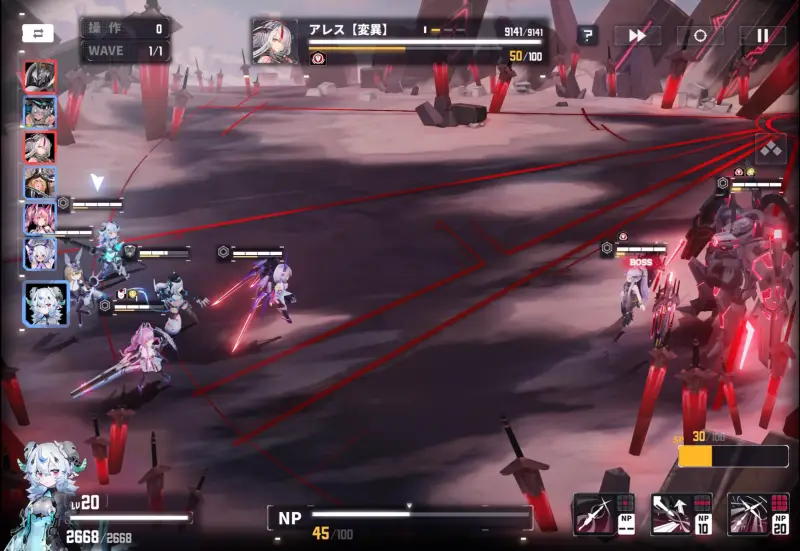The image size is (800, 551).
Task: Select the dark armored helmet portrait
Action: coord(40,77)
